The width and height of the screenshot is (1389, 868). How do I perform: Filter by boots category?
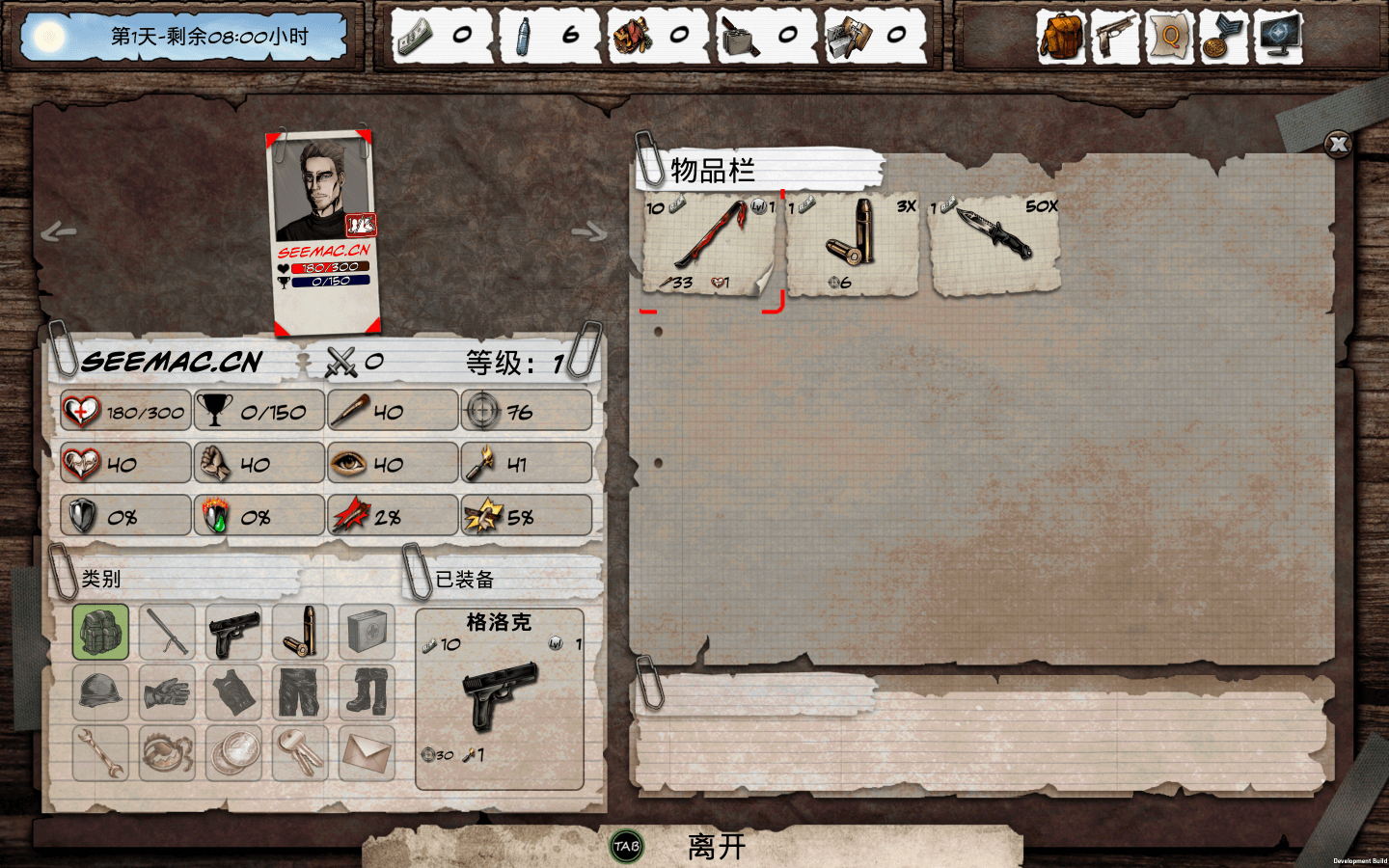pyautogui.click(x=368, y=692)
